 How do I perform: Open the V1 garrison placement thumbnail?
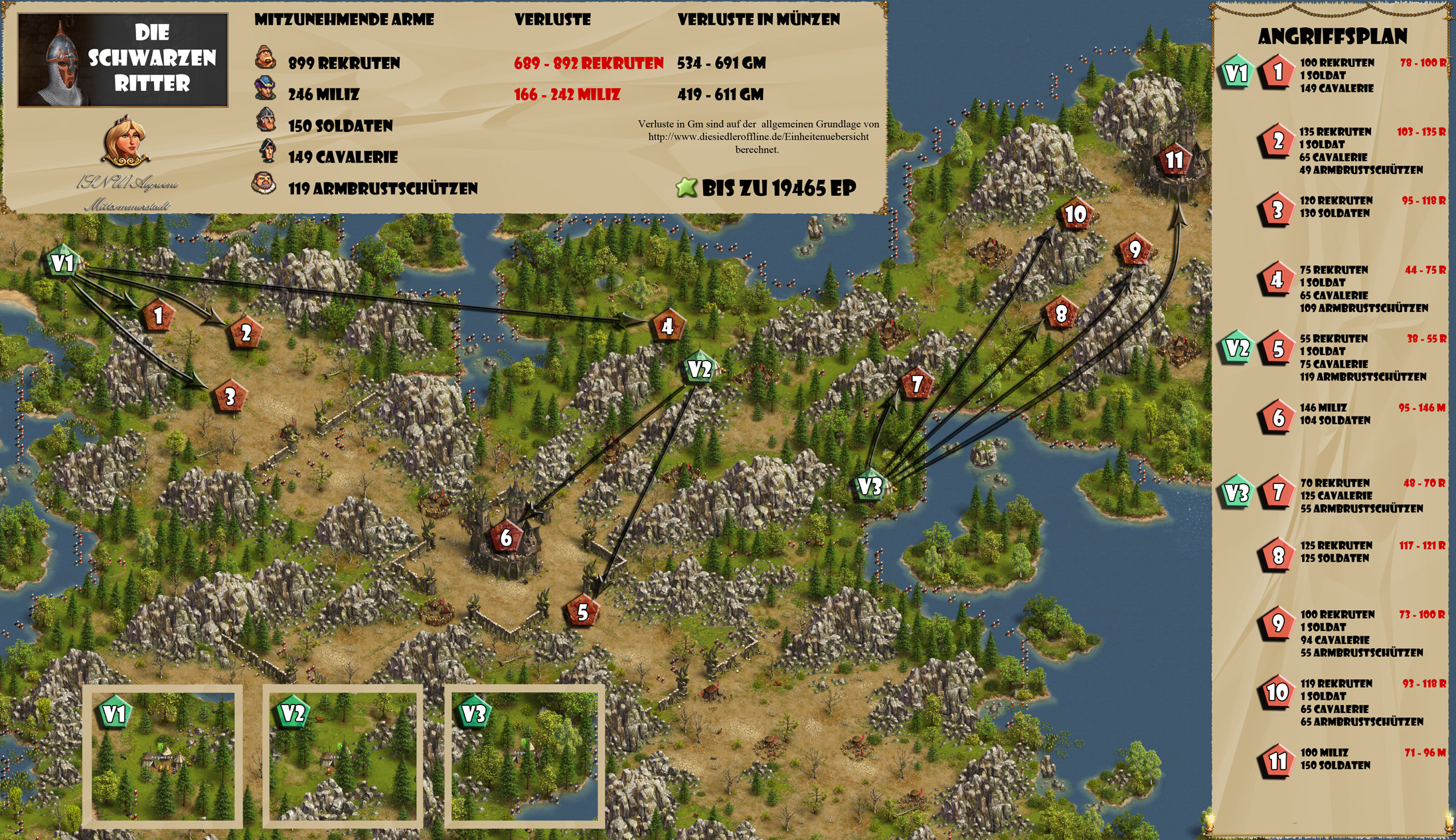coord(163,756)
